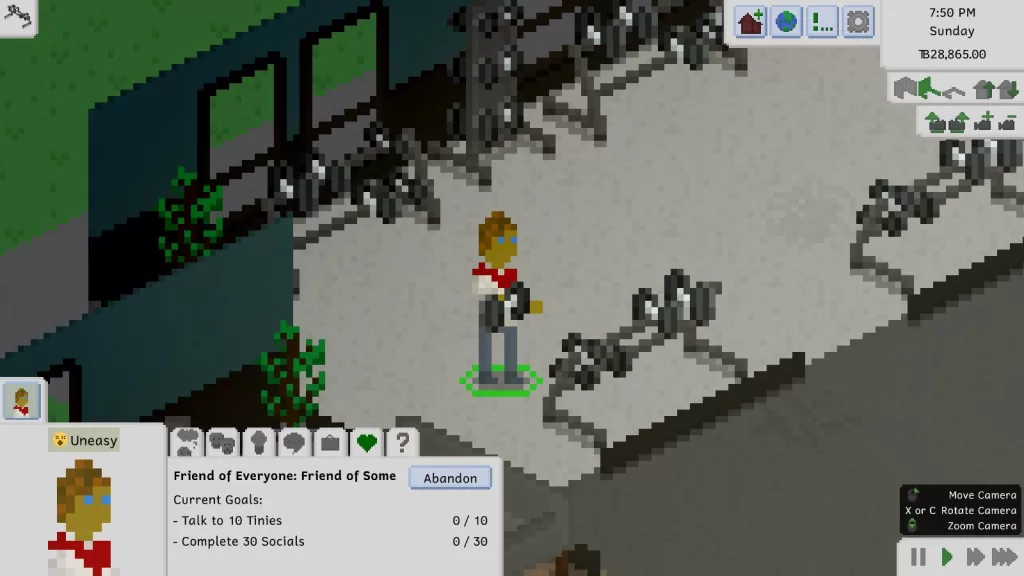Switch to the two faces relationships tab
Viewport: 1024px width, 576px height.
222,441
